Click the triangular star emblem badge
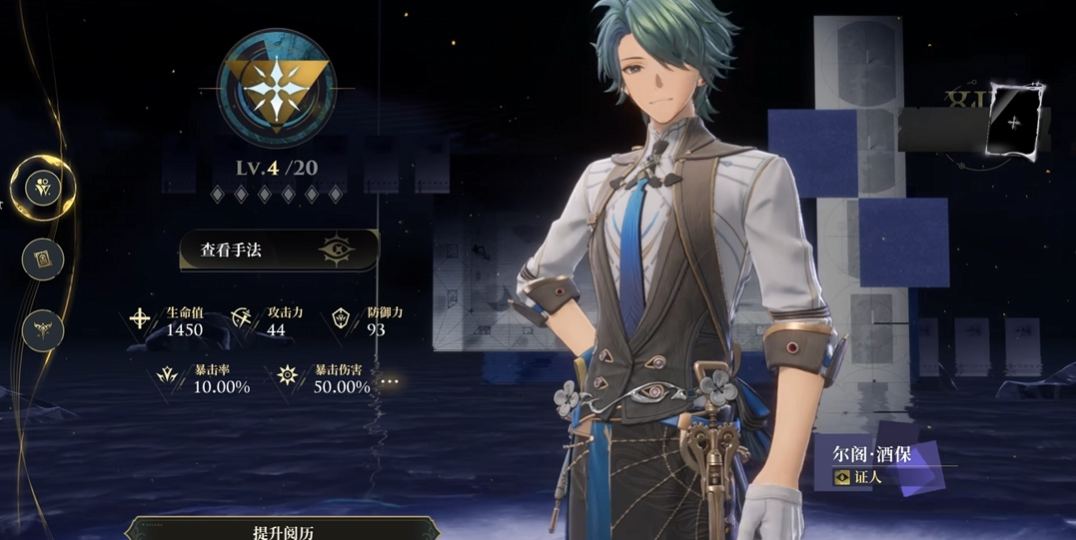Viewport: 1076px width, 540px height. click(x=277, y=88)
